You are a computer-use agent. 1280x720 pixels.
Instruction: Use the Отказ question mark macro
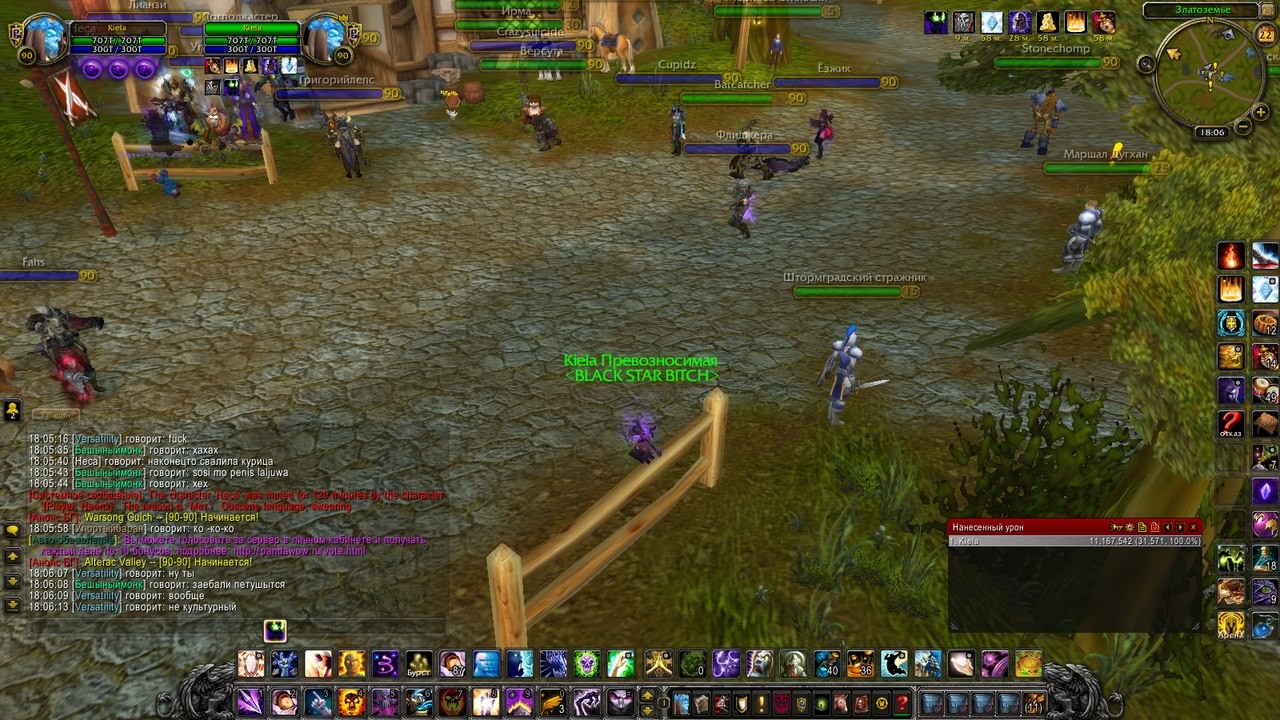coord(1231,424)
